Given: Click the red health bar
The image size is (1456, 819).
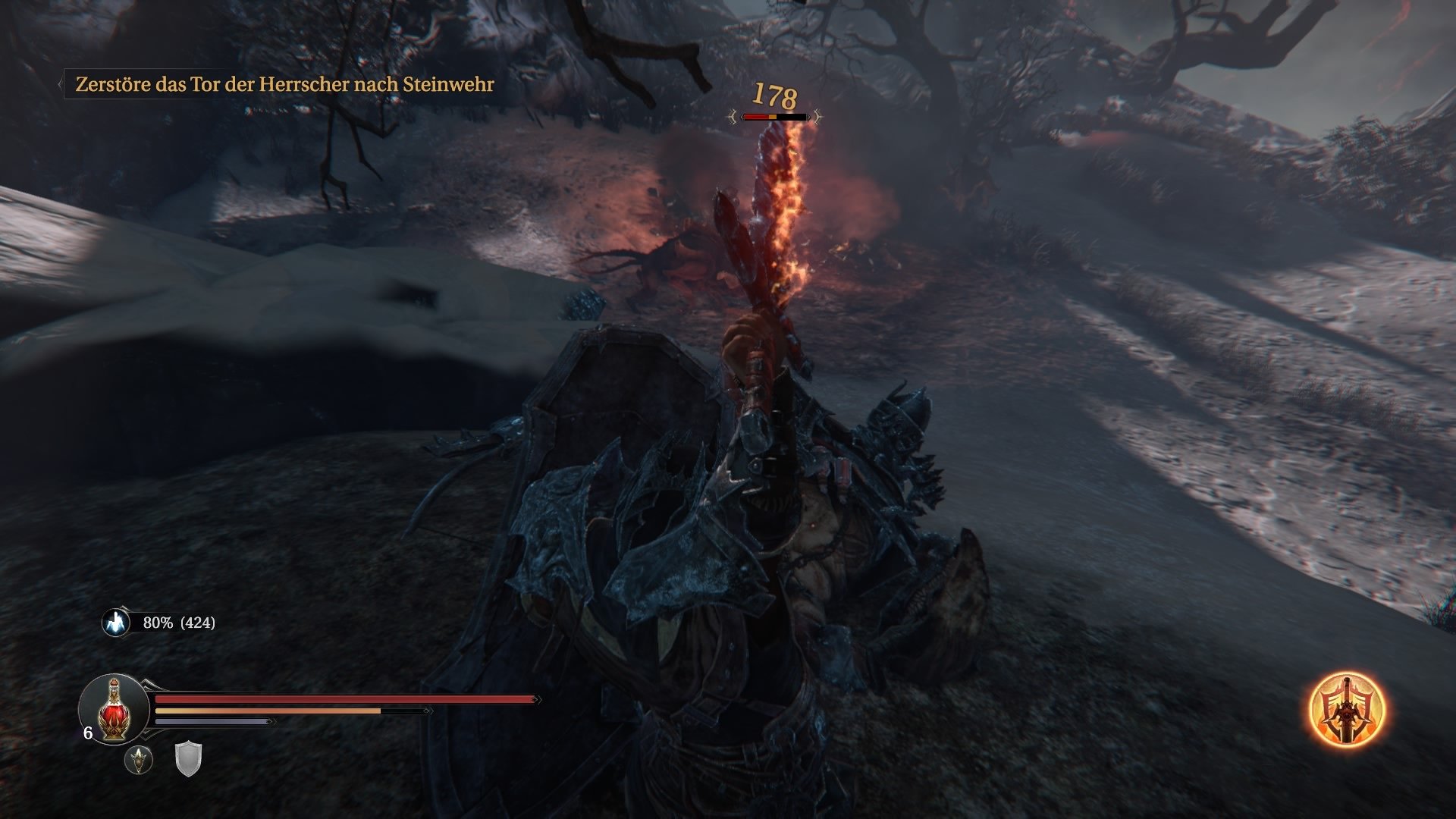Looking at the screenshot, I should pyautogui.click(x=341, y=698).
